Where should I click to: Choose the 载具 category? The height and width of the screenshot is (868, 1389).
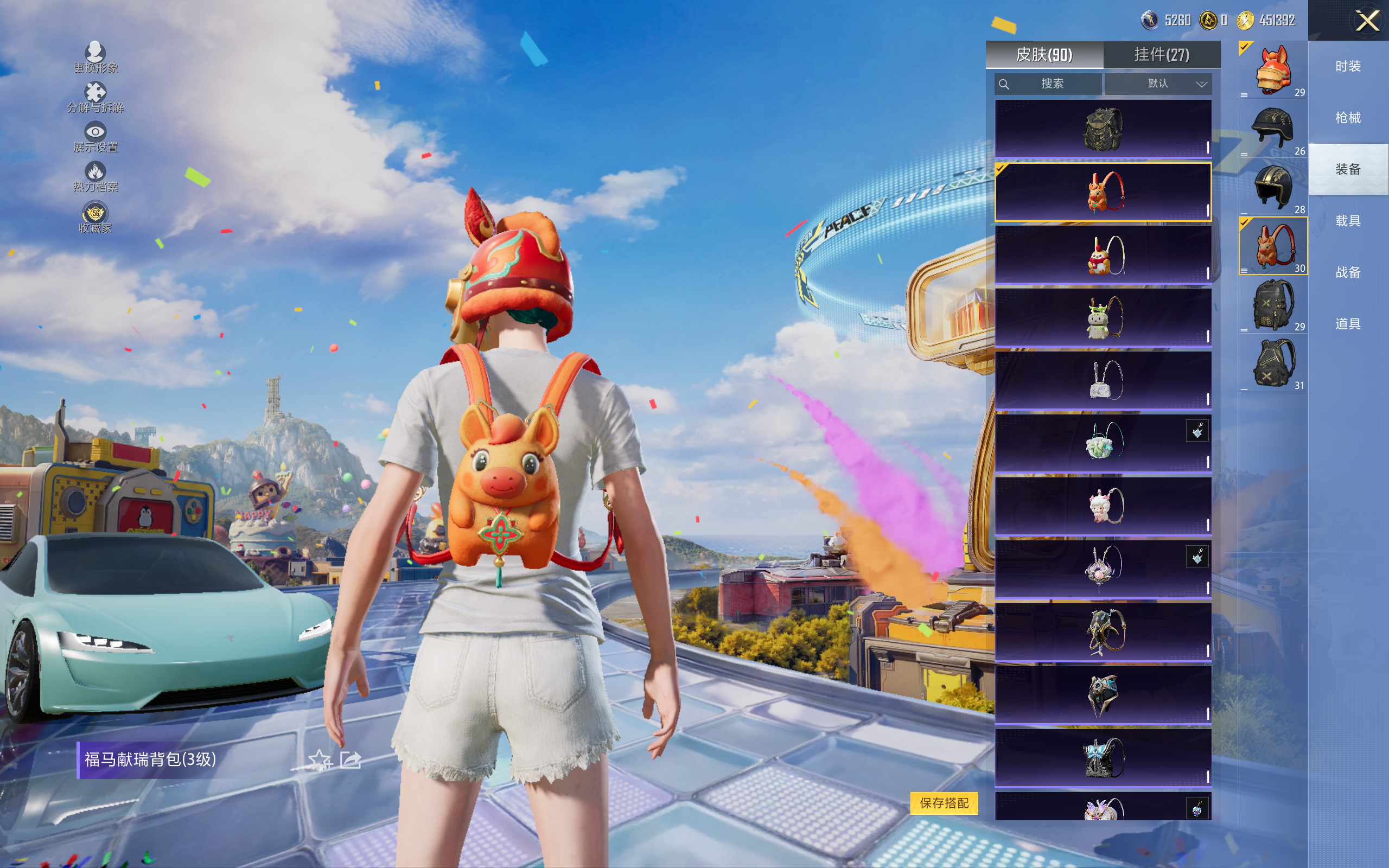tap(1347, 221)
